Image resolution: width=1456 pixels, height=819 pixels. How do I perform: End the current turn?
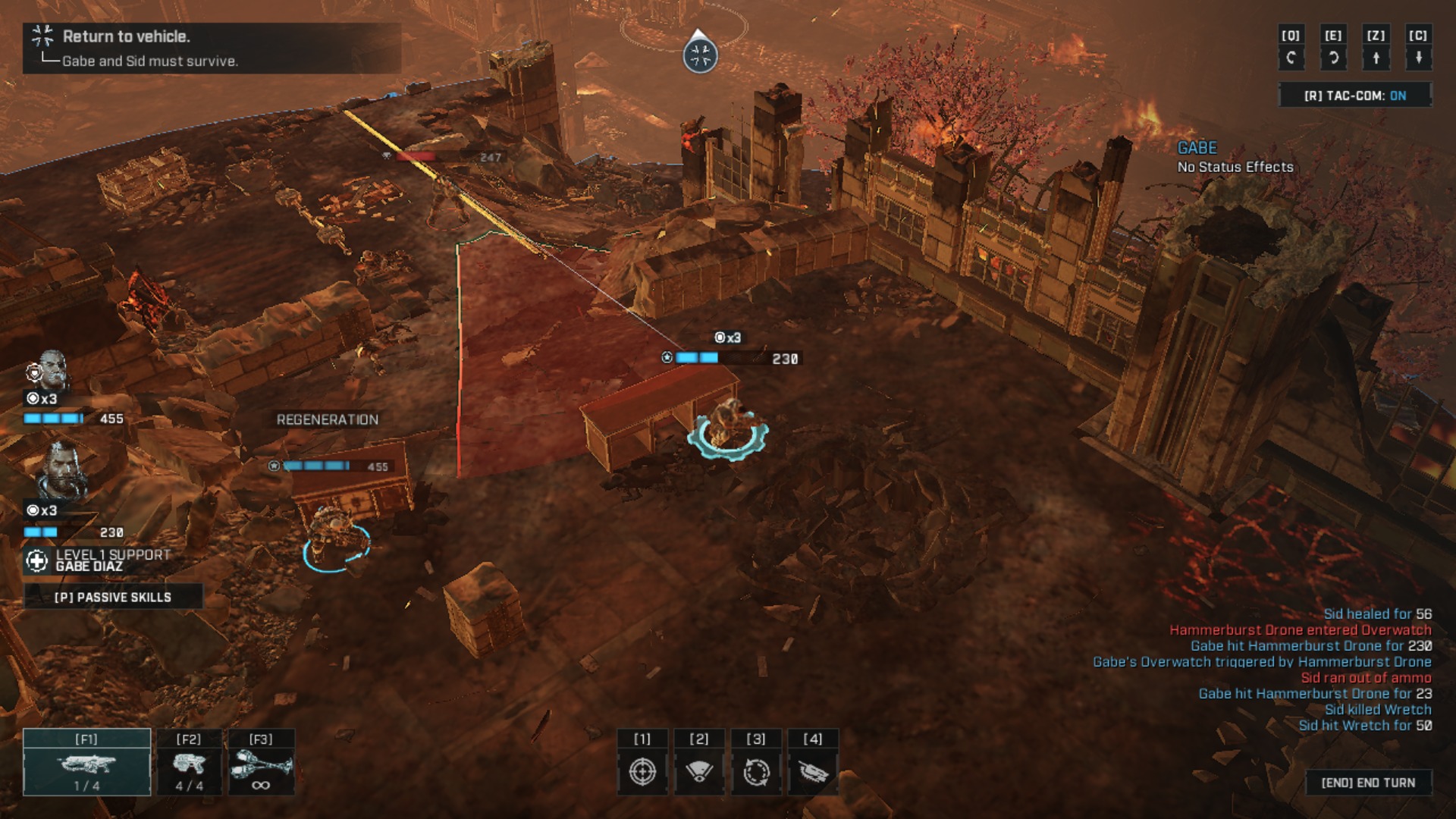(x=1368, y=783)
